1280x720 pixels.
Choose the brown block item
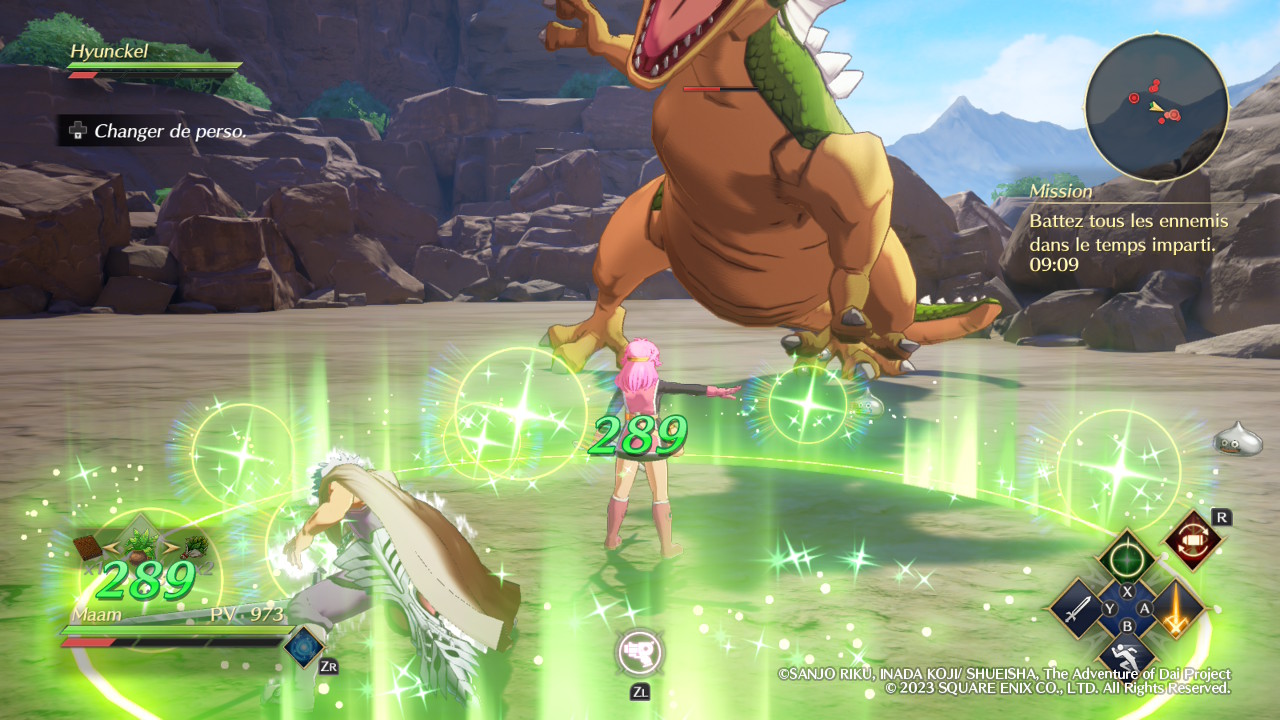[x=89, y=547]
